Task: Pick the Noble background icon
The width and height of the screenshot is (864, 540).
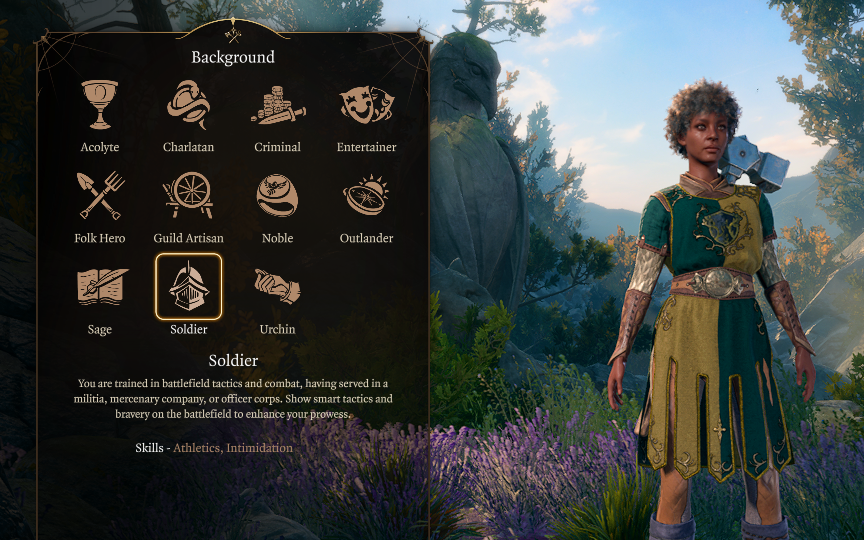Action: click(277, 196)
